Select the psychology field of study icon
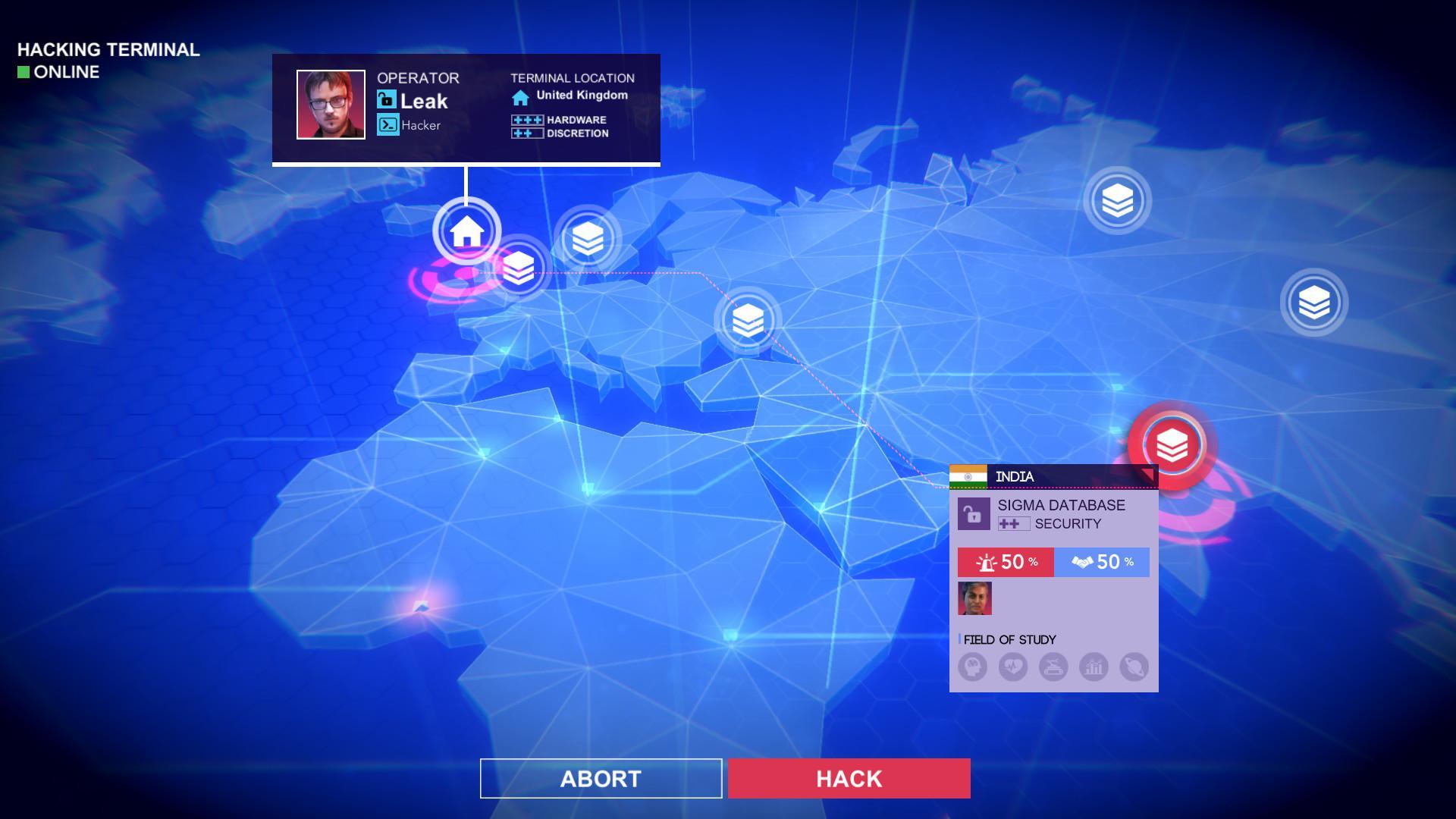 (974, 669)
